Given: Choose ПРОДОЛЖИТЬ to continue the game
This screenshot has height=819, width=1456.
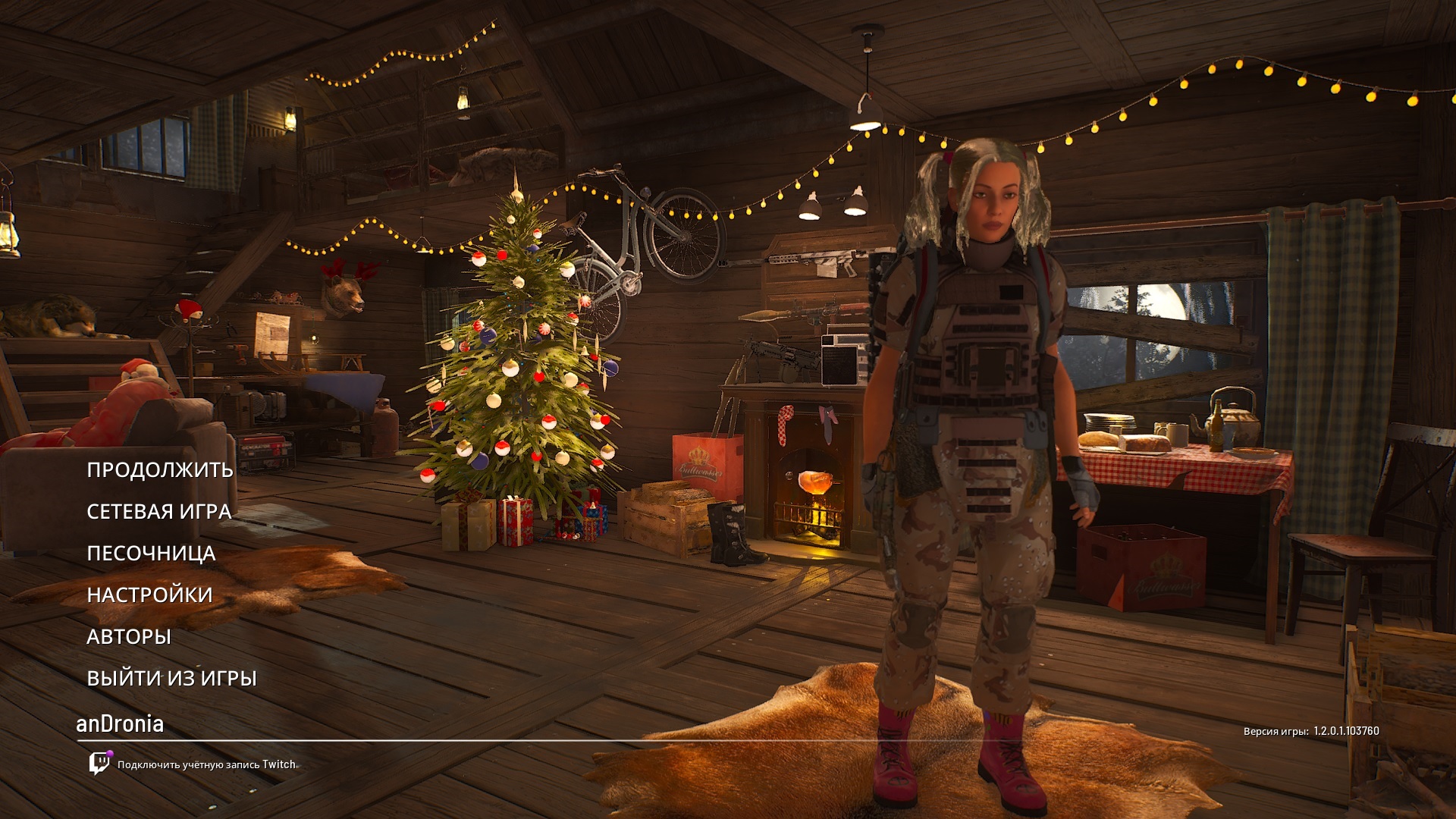Looking at the screenshot, I should [x=160, y=470].
